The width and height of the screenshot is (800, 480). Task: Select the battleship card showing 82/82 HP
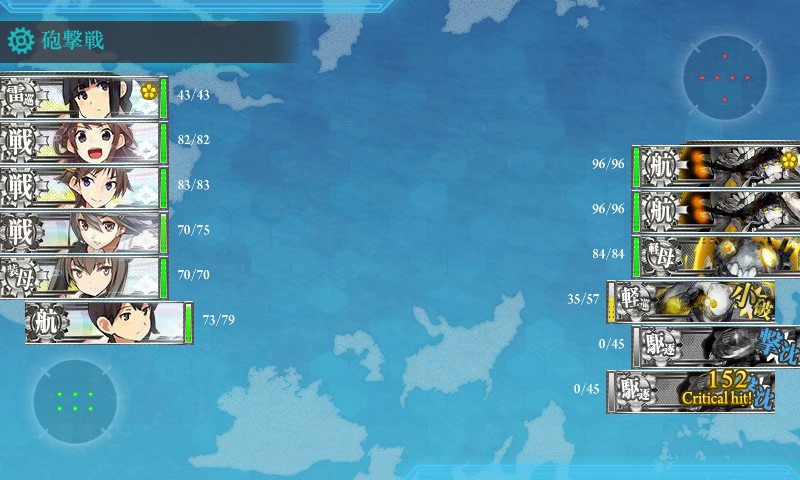point(82,142)
